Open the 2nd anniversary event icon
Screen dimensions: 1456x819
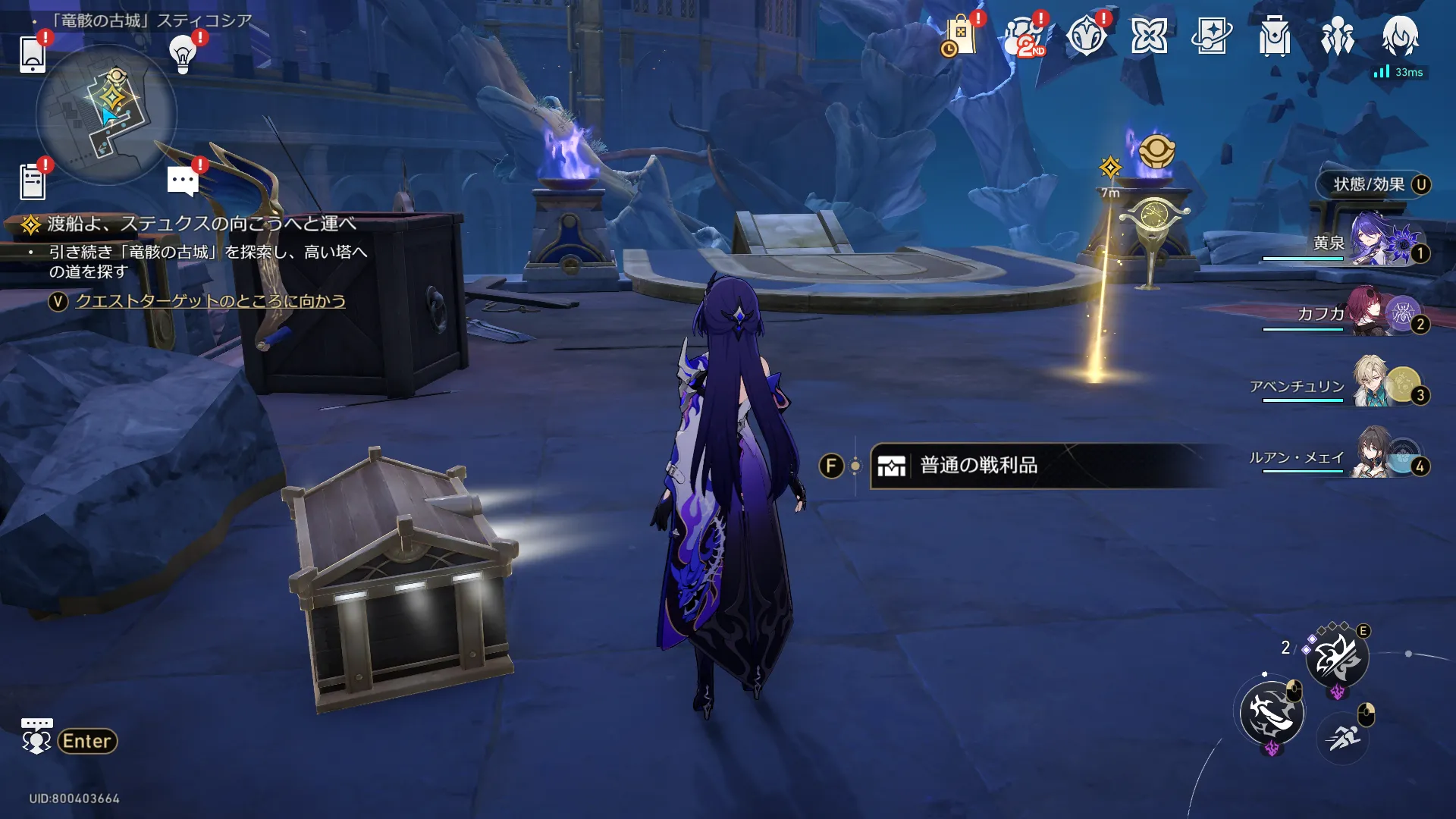tap(1024, 36)
